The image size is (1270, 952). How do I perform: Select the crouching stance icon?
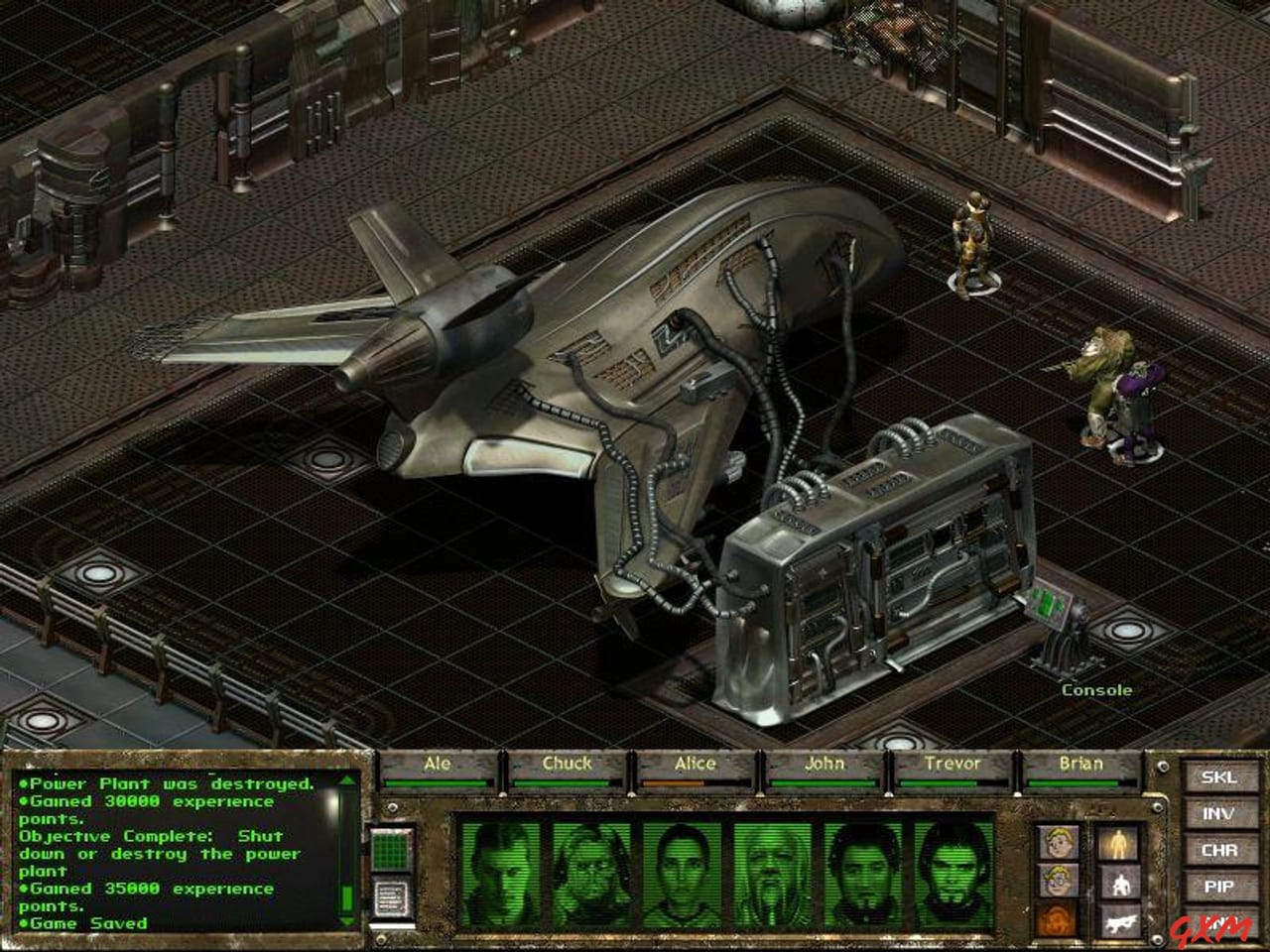click(1121, 884)
